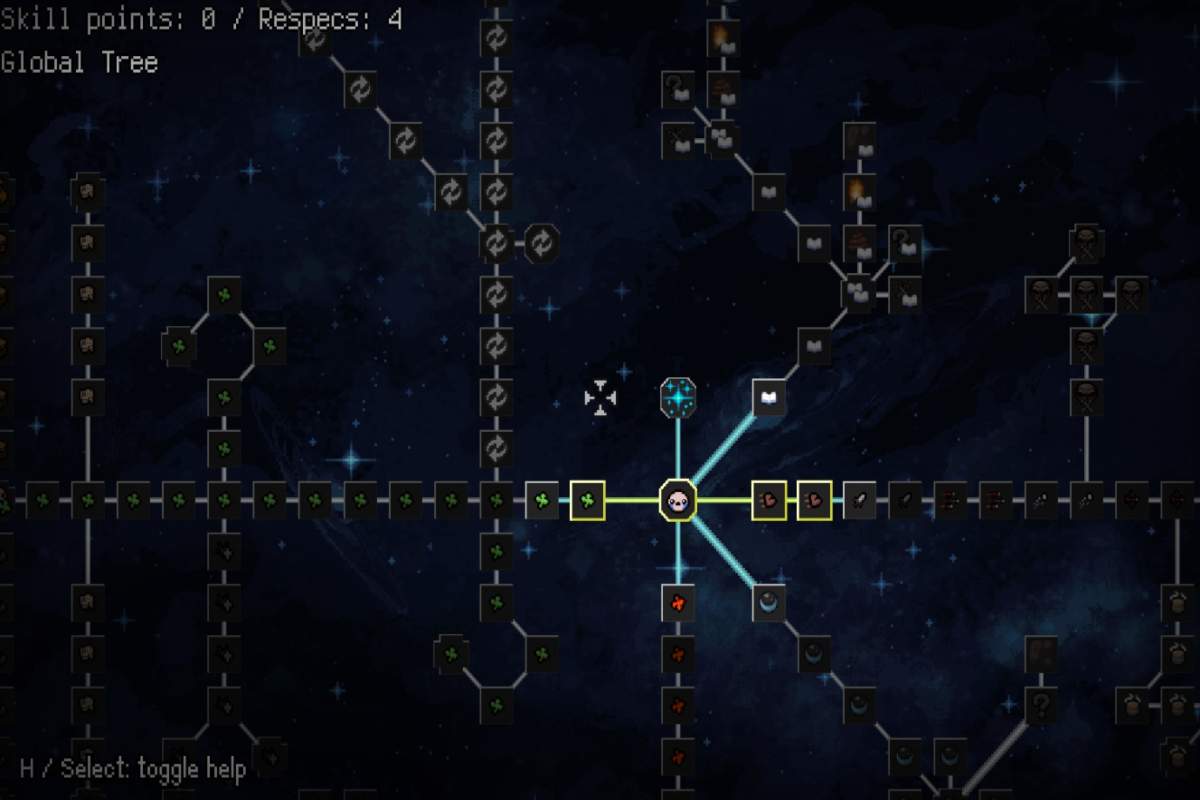This screenshot has width=1200, height=800.
Task: Select the central Isaac face node
Action: tap(678, 500)
